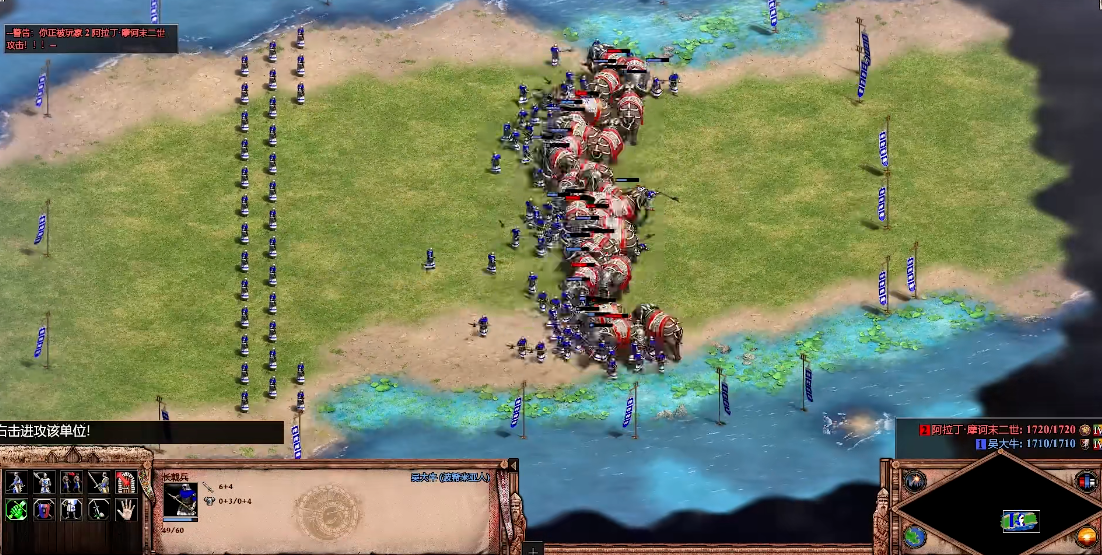The height and width of the screenshot is (555, 1102).
Task: Choose the standing white knight command icon
Action: [70, 510]
